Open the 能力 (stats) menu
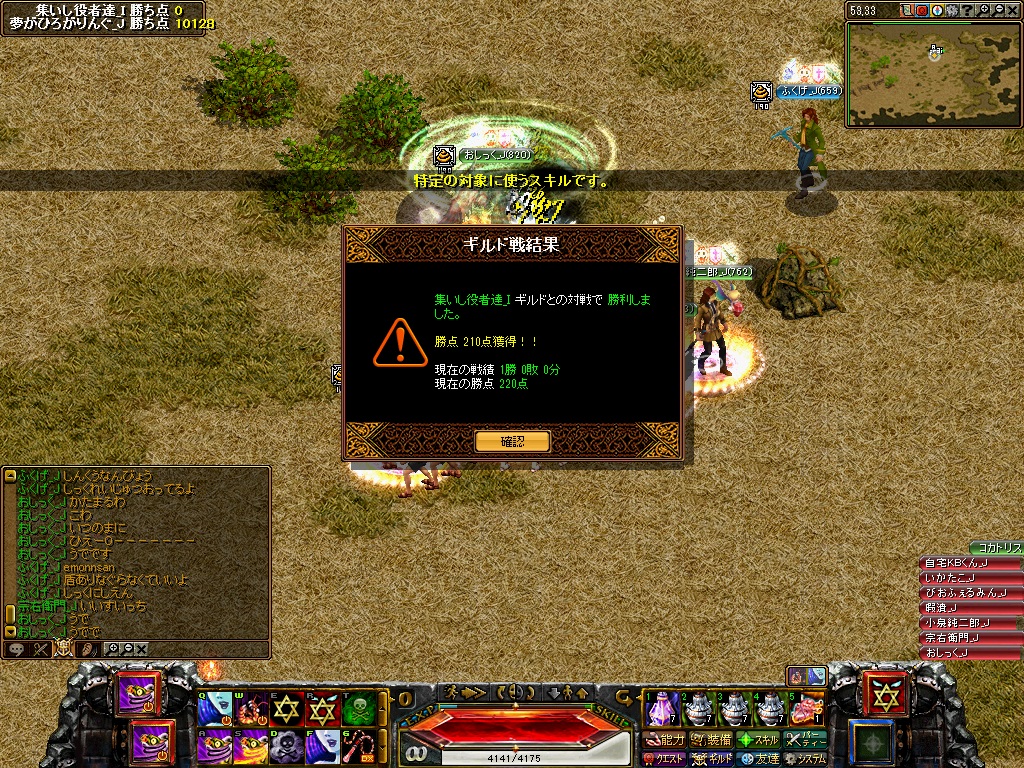Viewport: 1024px width, 768px height. click(x=665, y=740)
